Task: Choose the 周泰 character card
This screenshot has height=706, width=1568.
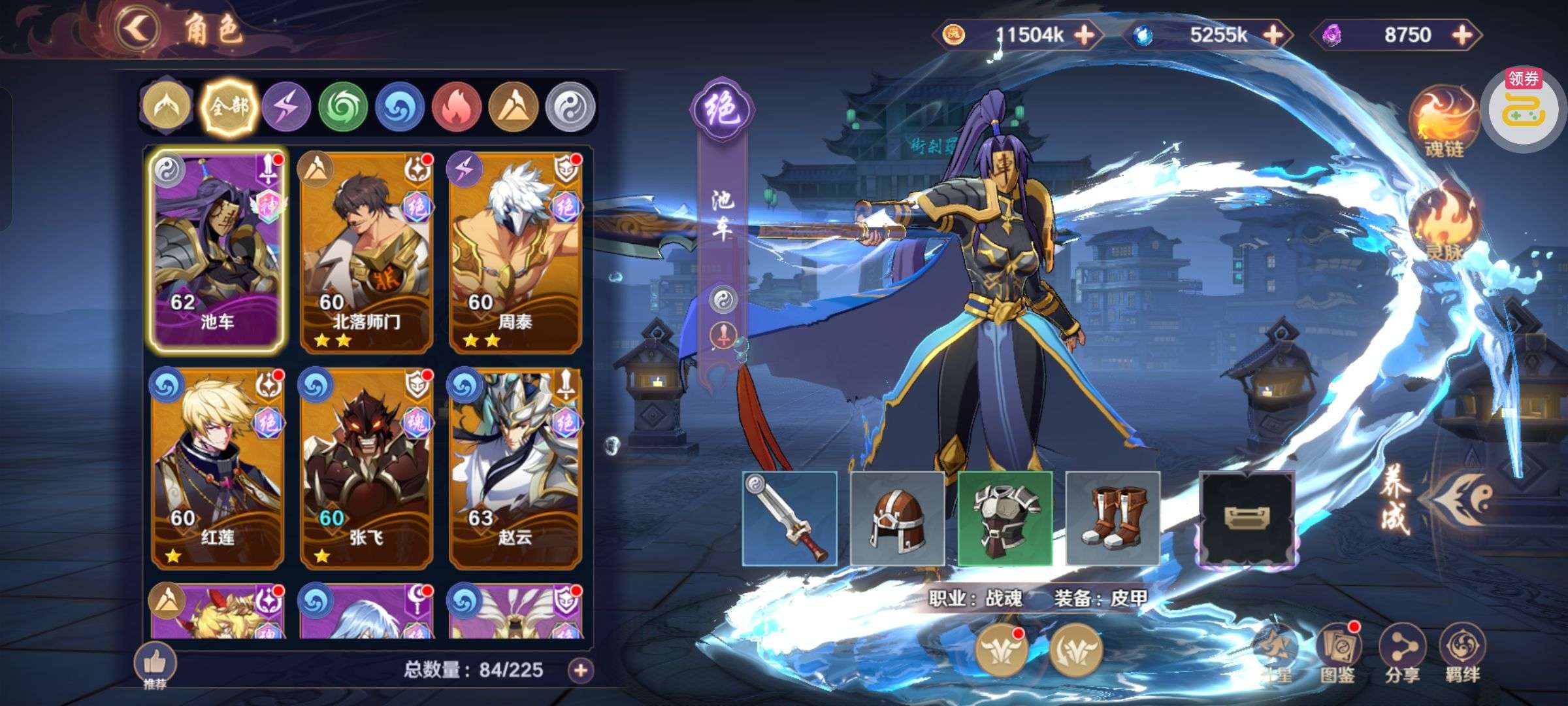Action: tap(515, 252)
